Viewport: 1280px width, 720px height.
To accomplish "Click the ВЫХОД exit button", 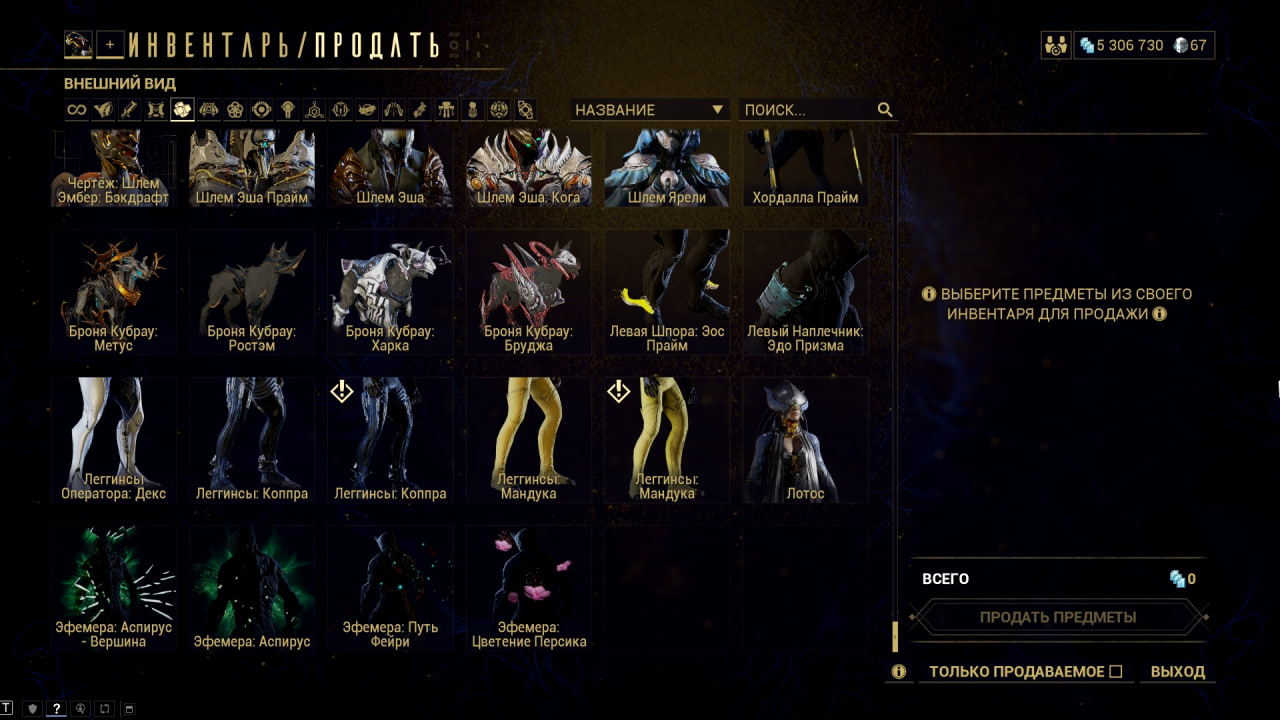I will point(1177,672).
